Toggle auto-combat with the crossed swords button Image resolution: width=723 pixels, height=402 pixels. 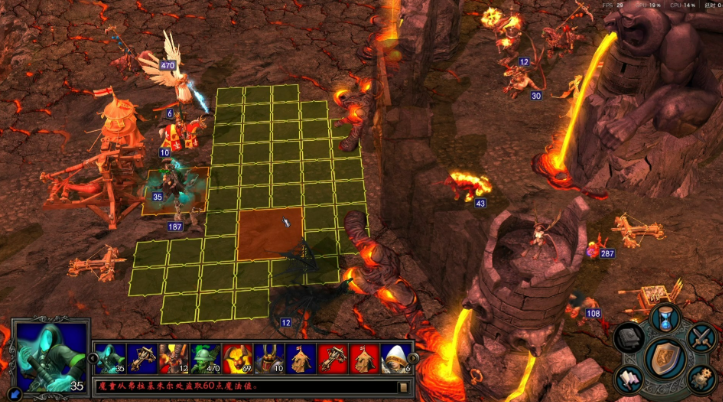click(702, 337)
